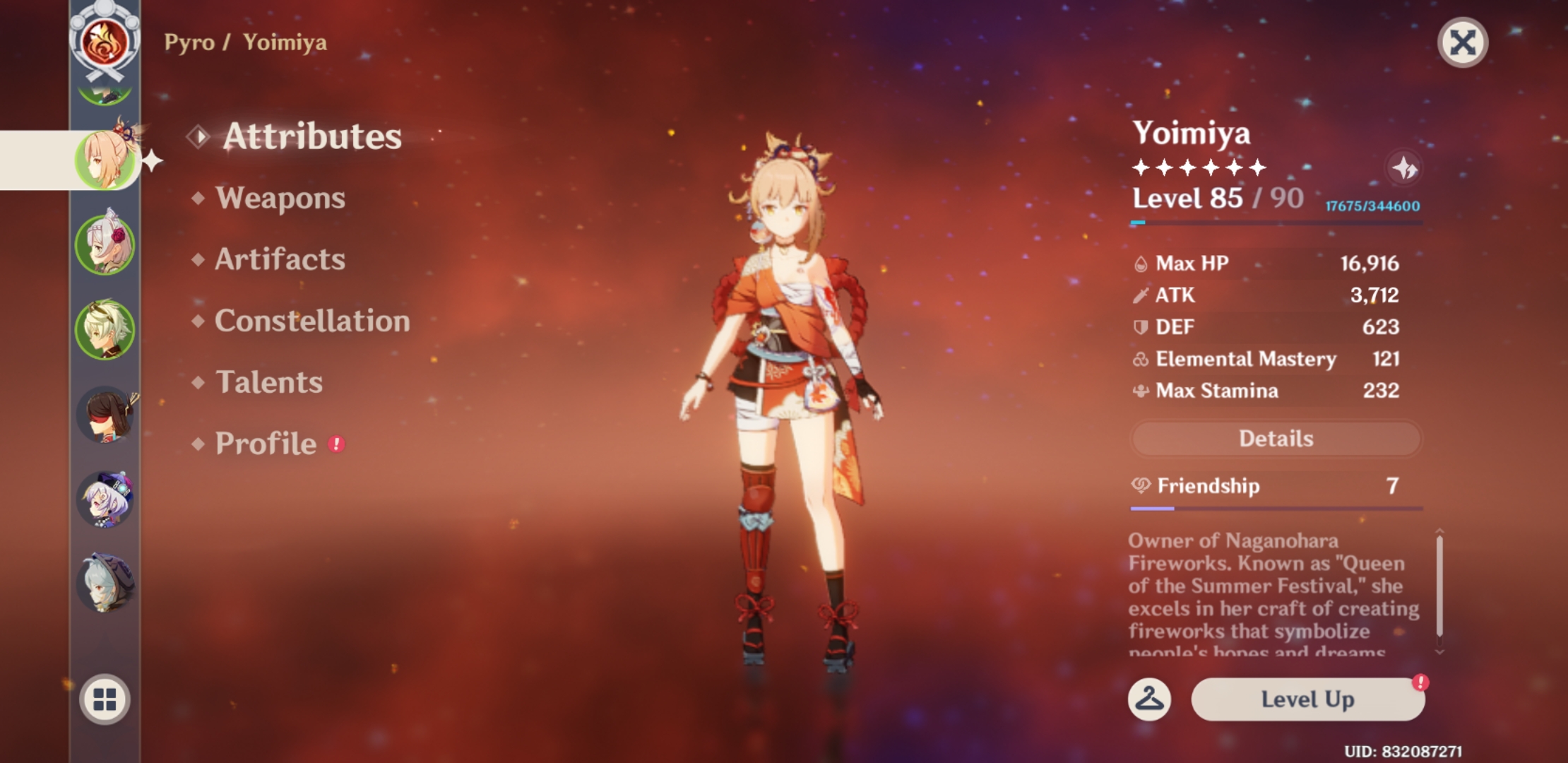Image resolution: width=1568 pixels, height=763 pixels.
Task: Switch to the Weapons section
Action: tap(280, 199)
